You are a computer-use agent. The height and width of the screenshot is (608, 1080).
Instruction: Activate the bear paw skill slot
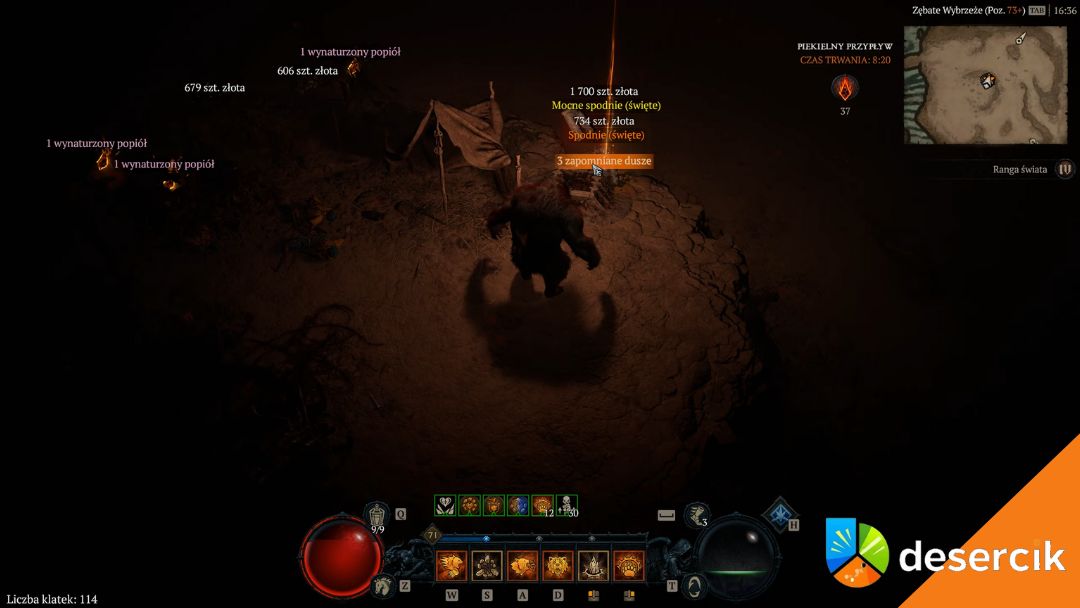point(628,567)
